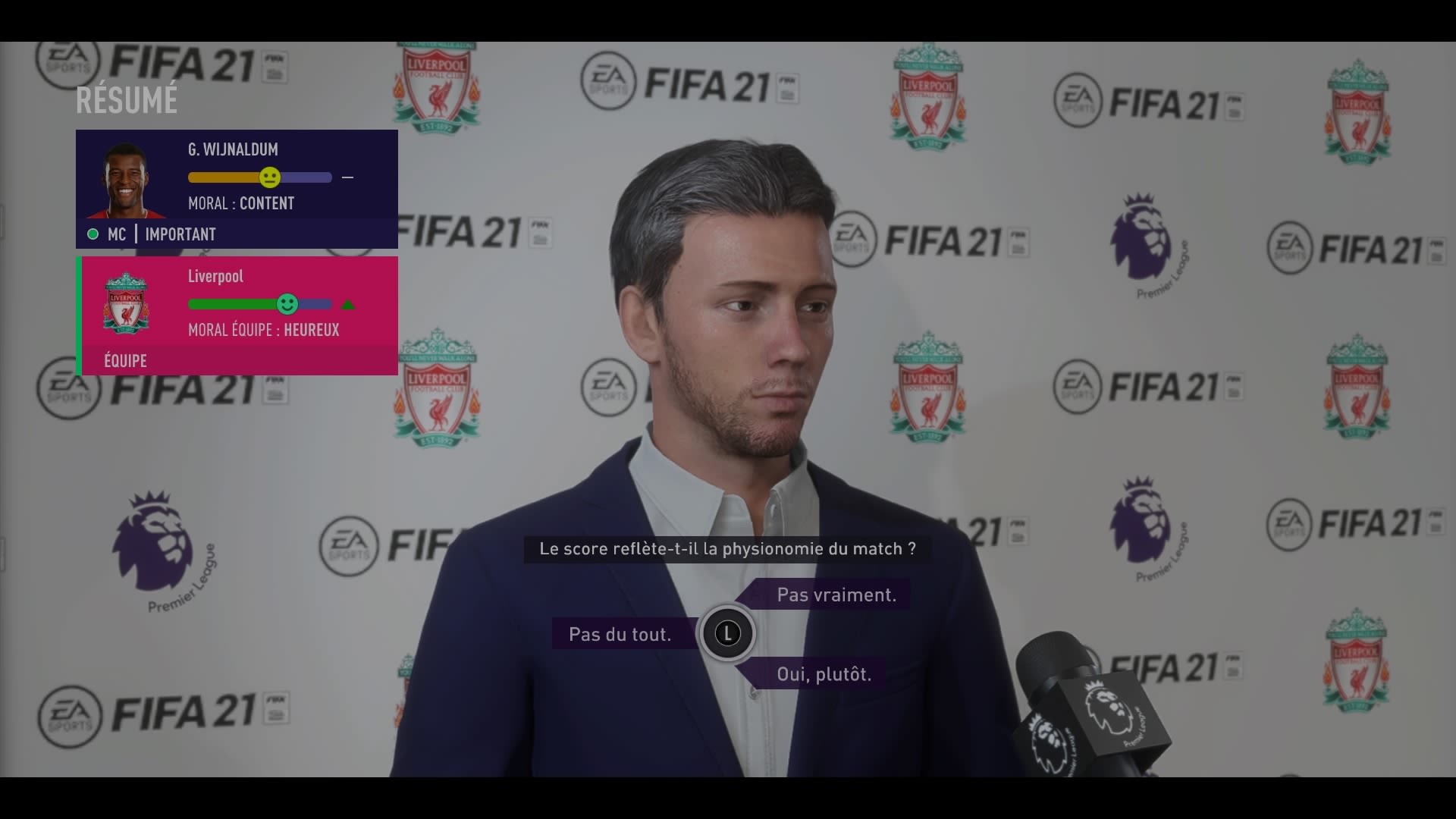Select the answer 'Pas vraiment.'
The width and height of the screenshot is (1456, 819).
click(835, 595)
